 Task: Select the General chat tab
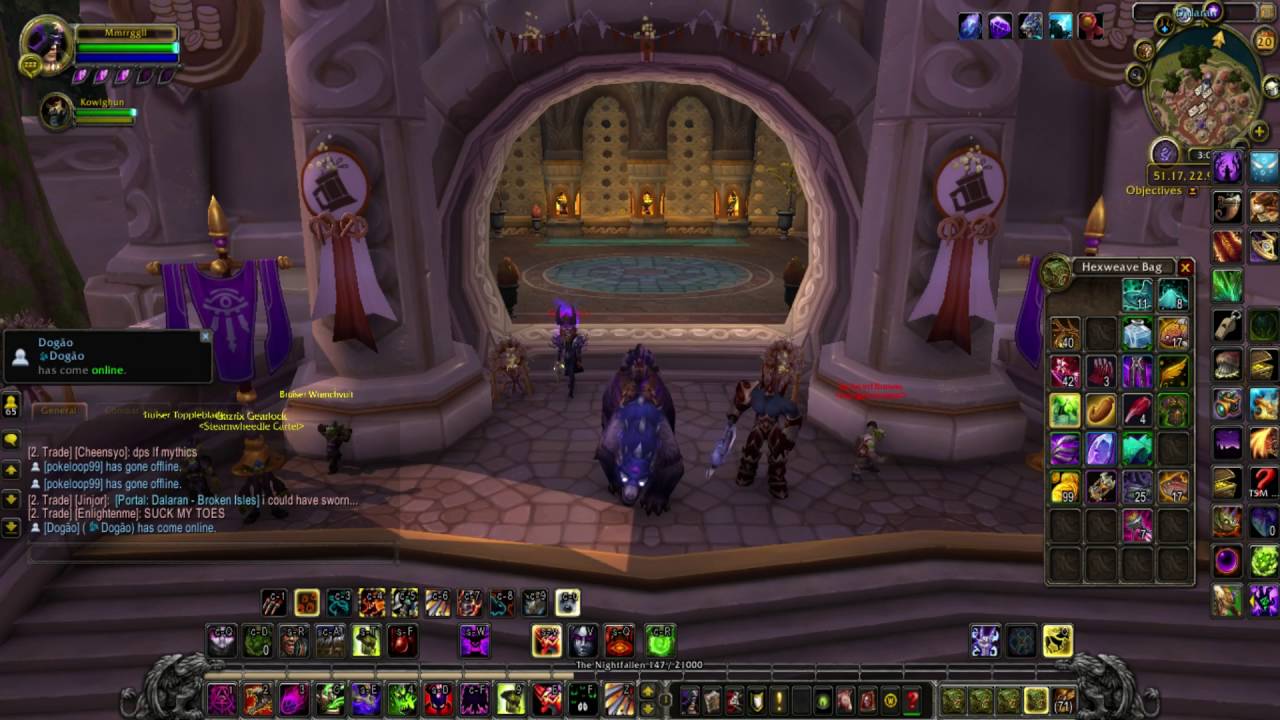coord(58,410)
